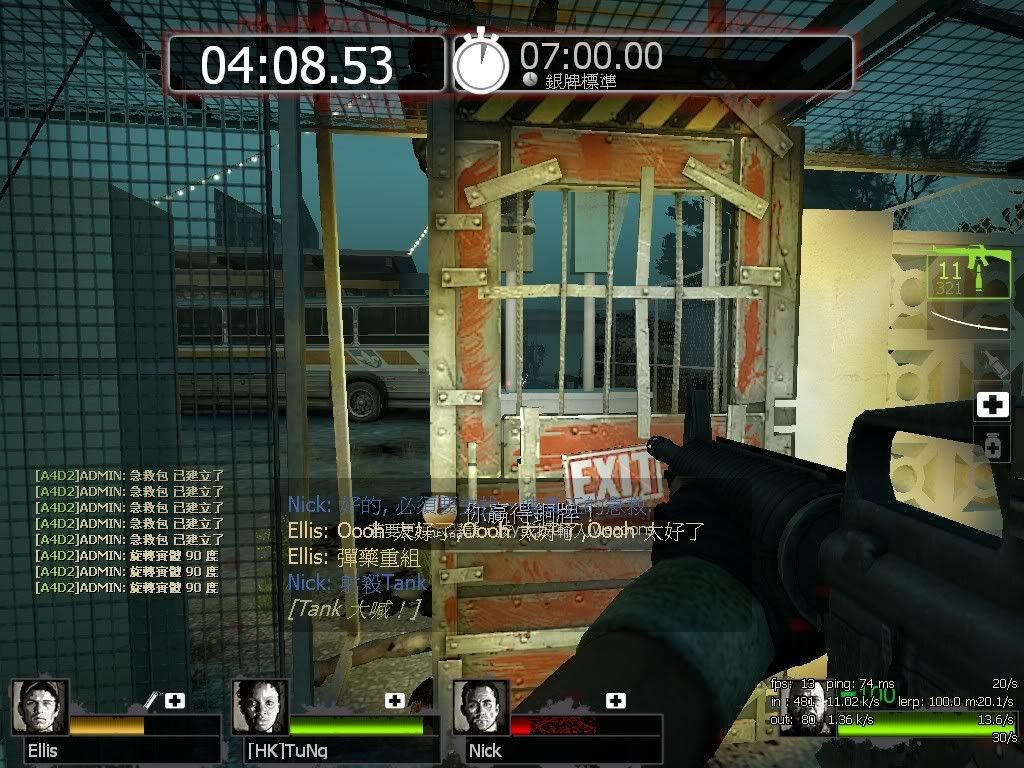Click Nick's teammate portrait
1024x768 pixels.
[x=481, y=706]
